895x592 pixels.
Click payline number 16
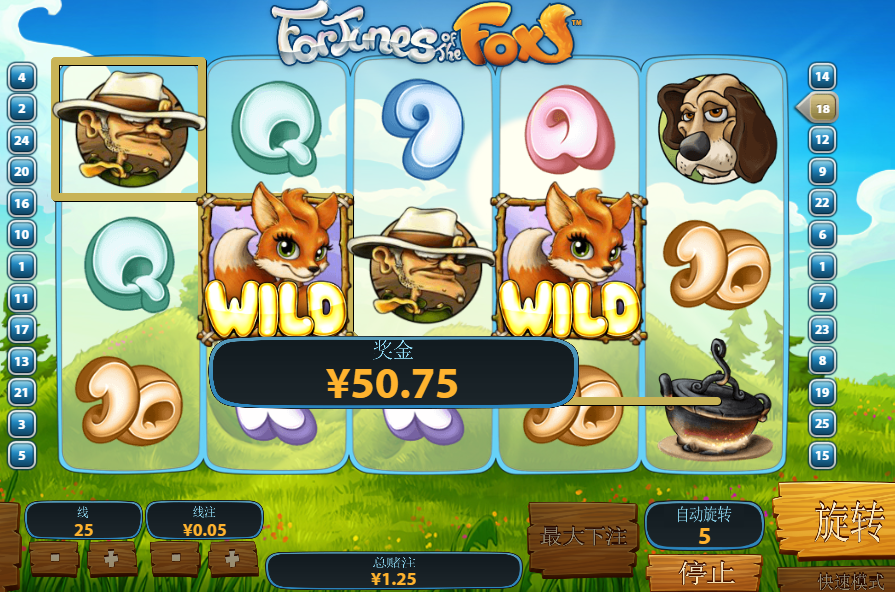click(22, 203)
